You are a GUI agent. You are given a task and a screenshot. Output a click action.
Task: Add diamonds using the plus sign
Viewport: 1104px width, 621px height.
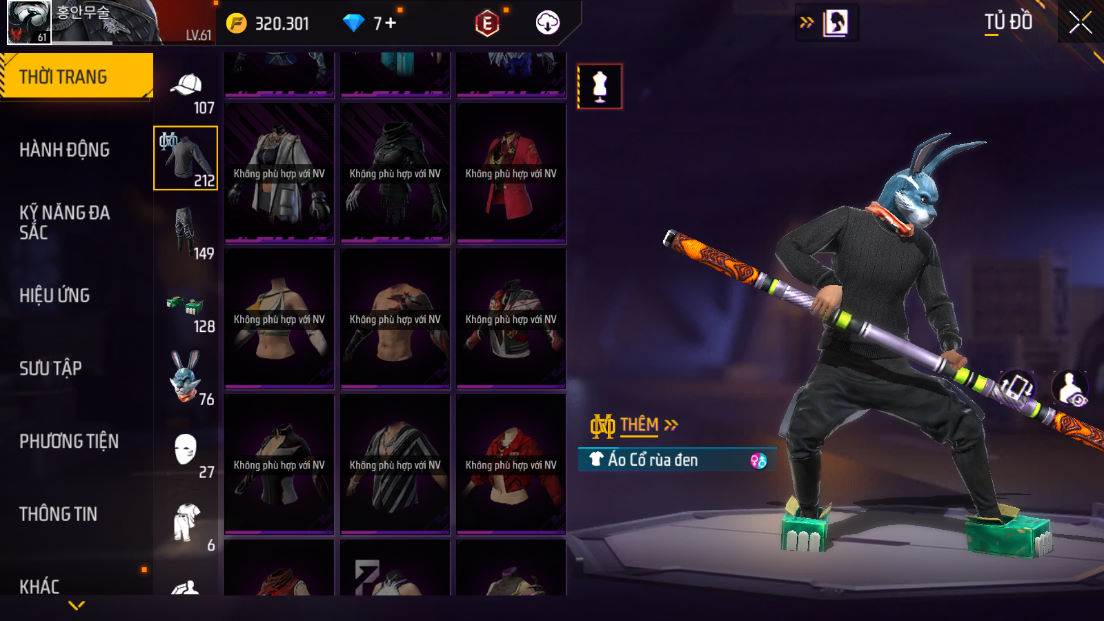click(391, 23)
